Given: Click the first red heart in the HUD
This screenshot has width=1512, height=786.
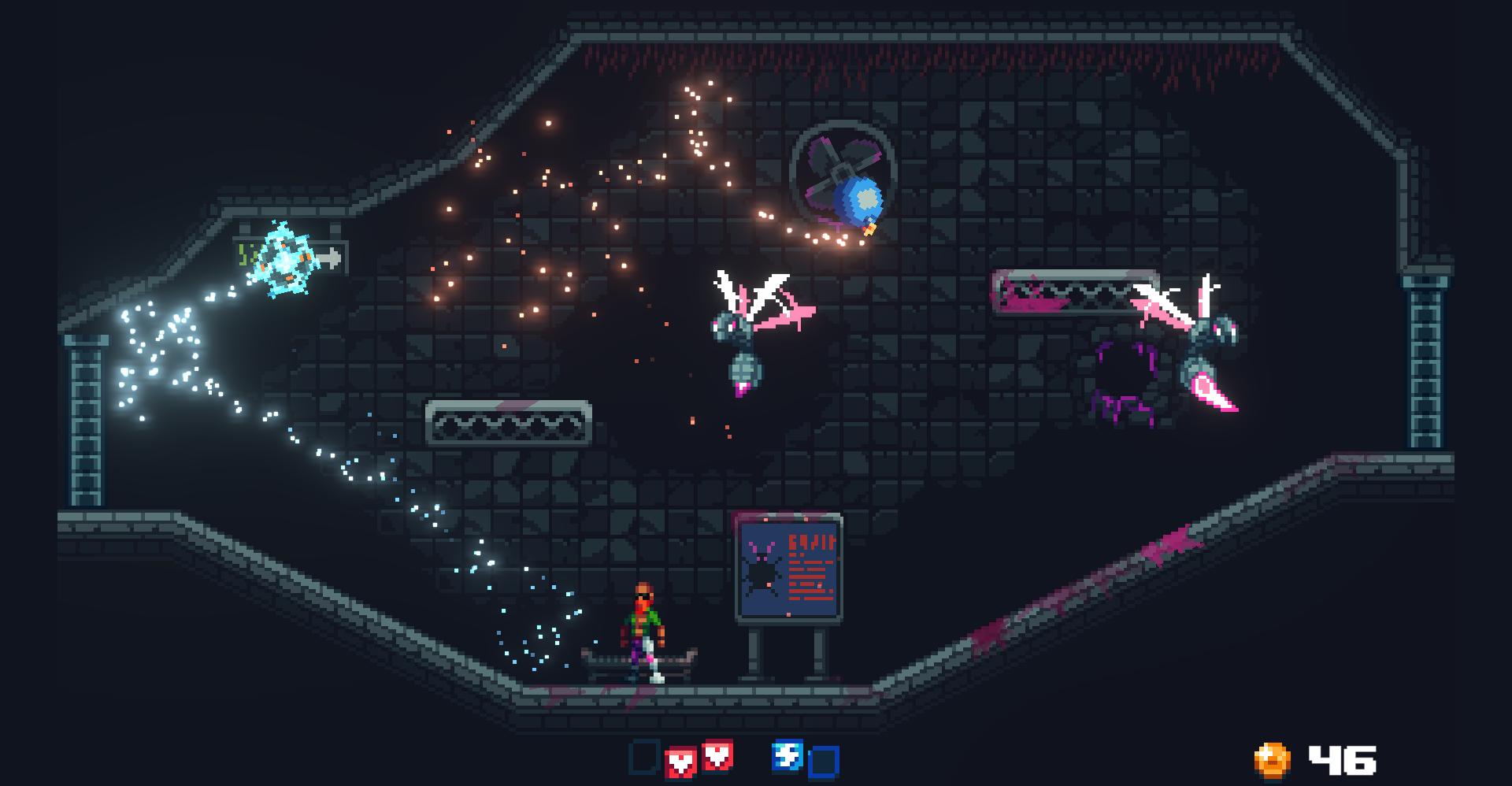Looking at the screenshot, I should (x=682, y=759).
